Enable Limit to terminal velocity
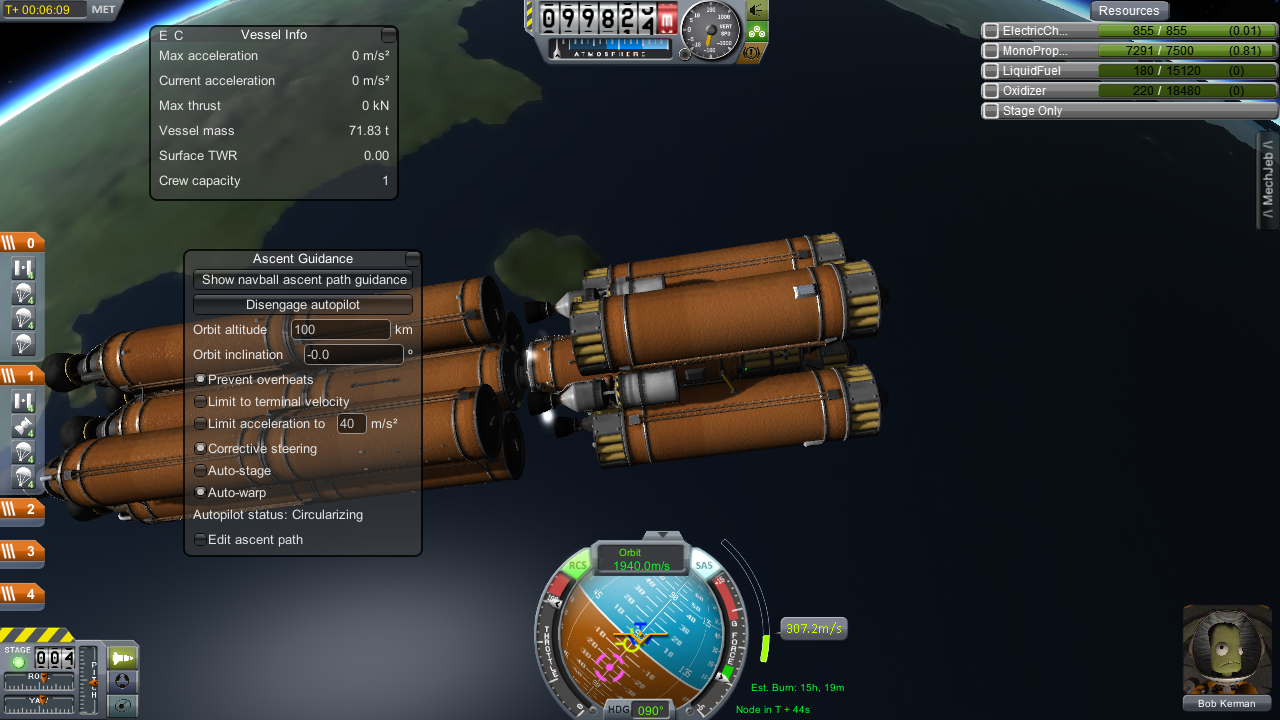 200,402
